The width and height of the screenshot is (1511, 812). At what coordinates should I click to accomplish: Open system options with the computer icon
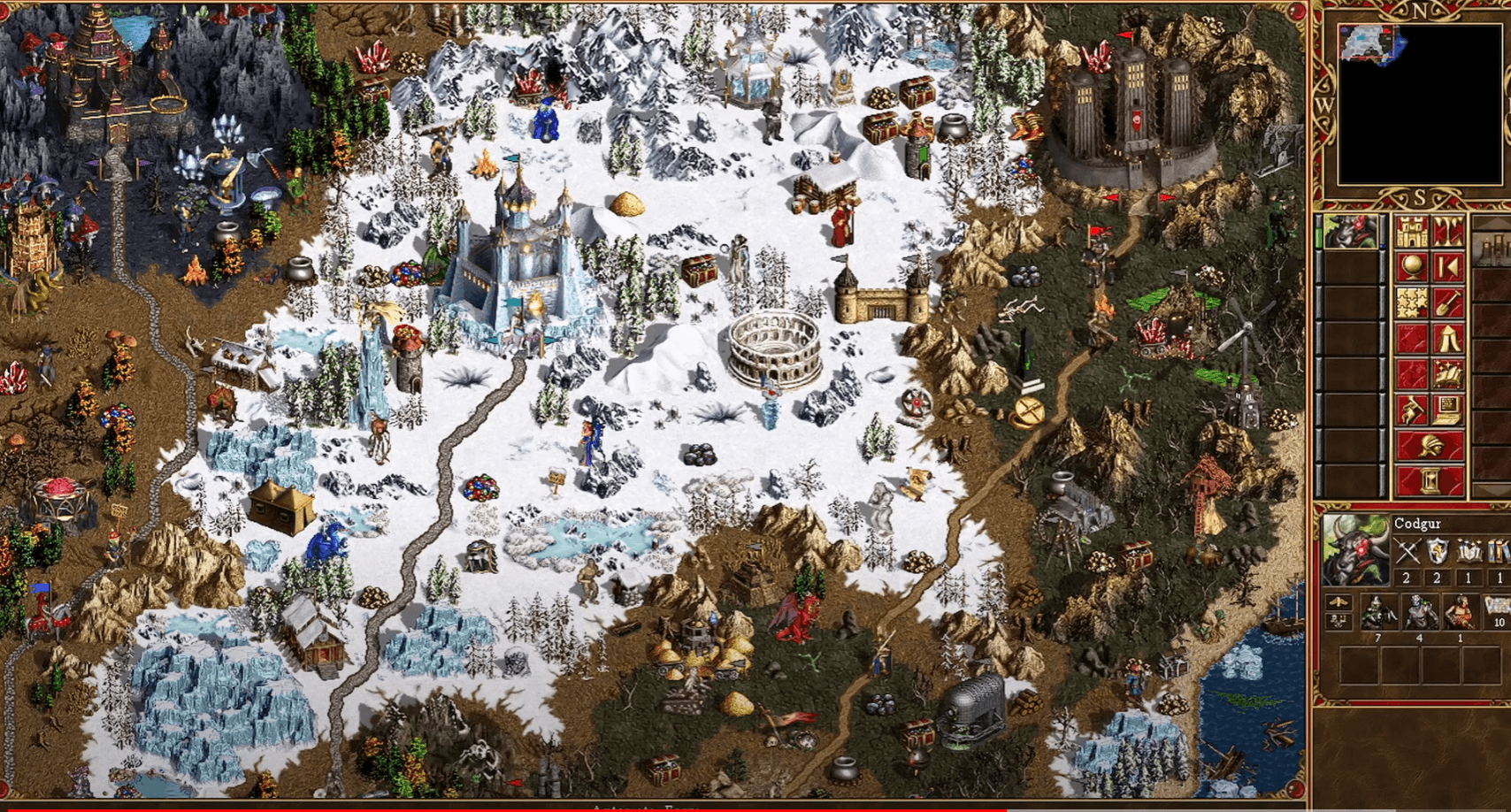pos(1449,409)
